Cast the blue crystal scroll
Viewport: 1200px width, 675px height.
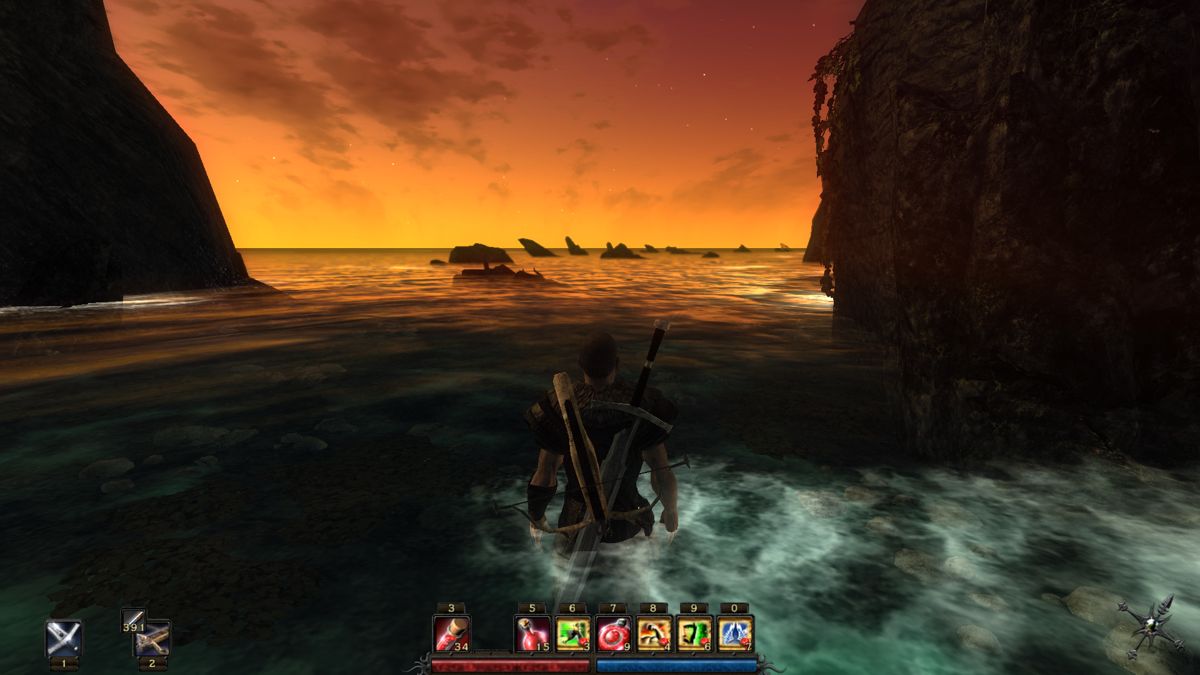(x=735, y=633)
